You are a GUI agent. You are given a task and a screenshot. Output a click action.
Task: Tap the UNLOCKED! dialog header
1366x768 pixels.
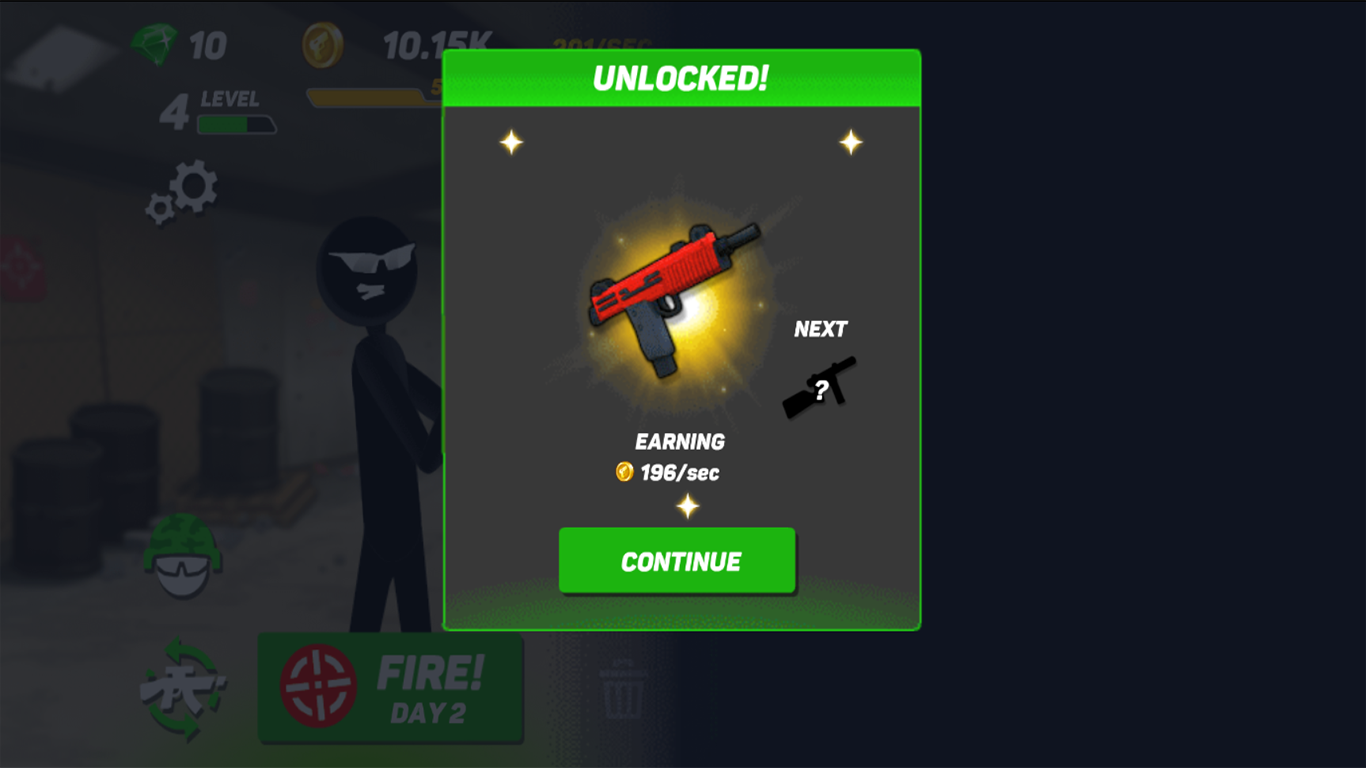(x=681, y=76)
